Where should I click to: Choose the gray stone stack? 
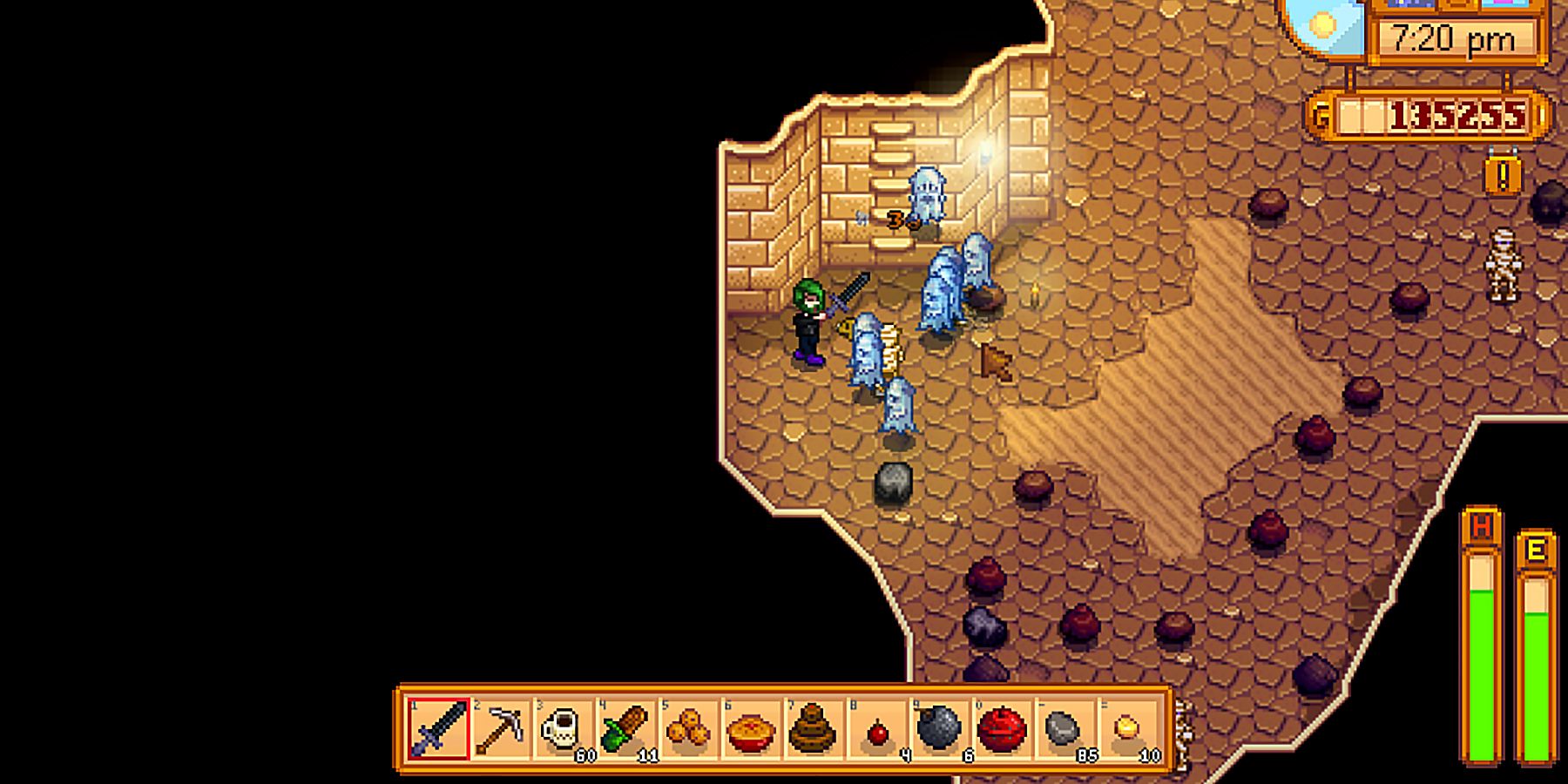[x=1064, y=728]
